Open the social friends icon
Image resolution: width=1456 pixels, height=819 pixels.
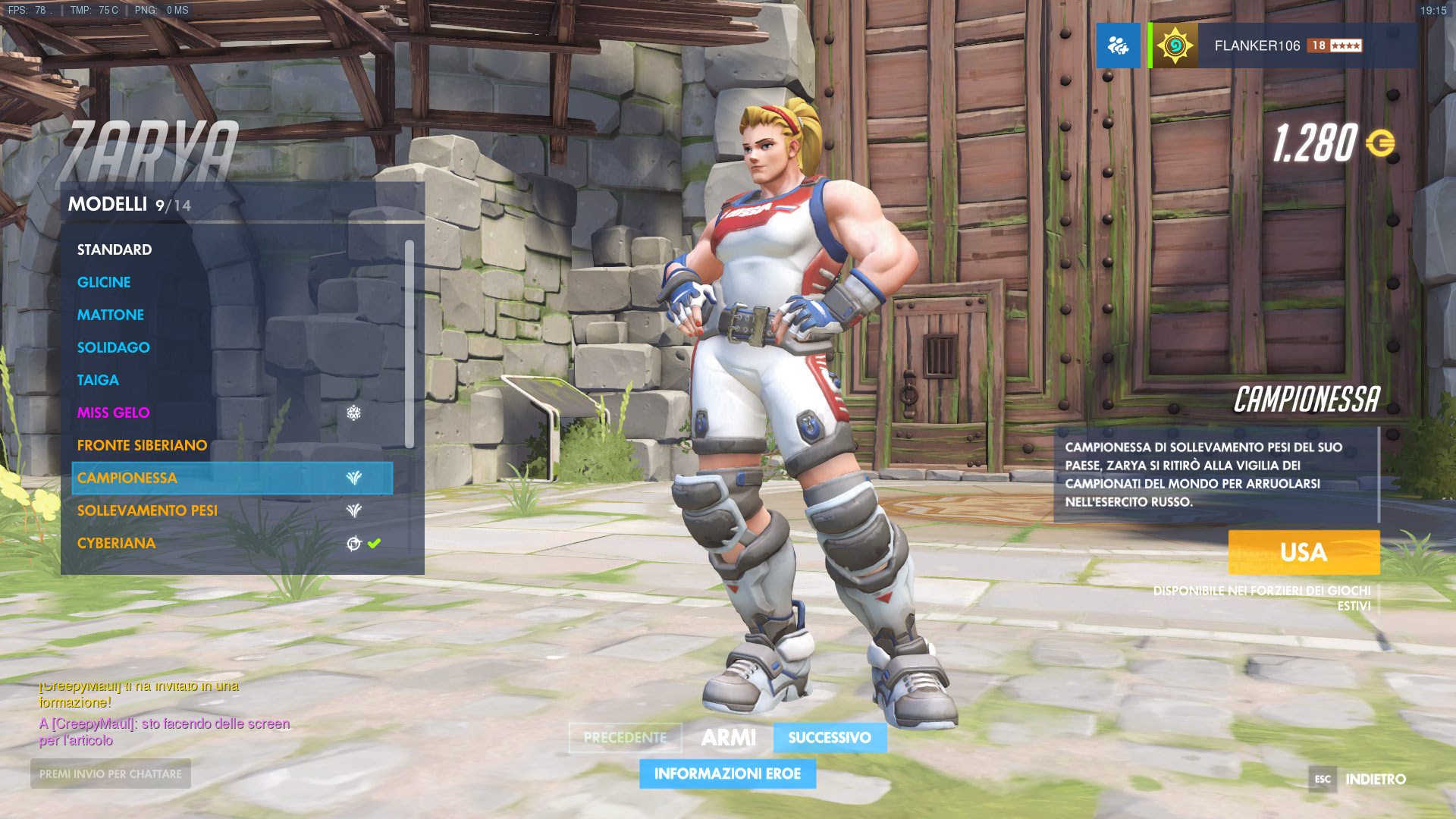point(1118,45)
